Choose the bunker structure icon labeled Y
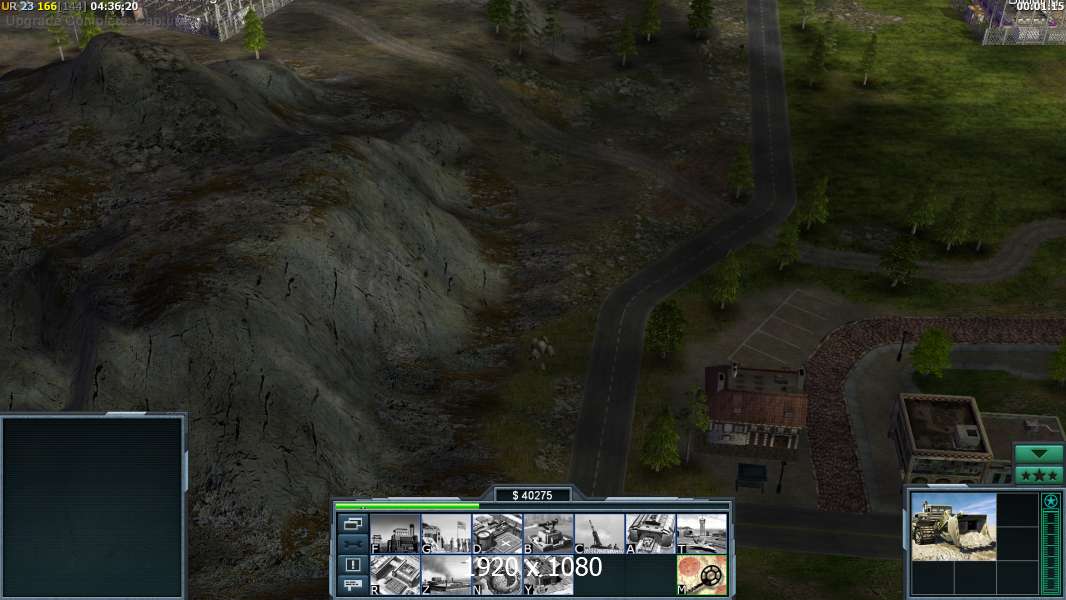Image resolution: width=1066 pixels, height=600 pixels. (x=548, y=575)
